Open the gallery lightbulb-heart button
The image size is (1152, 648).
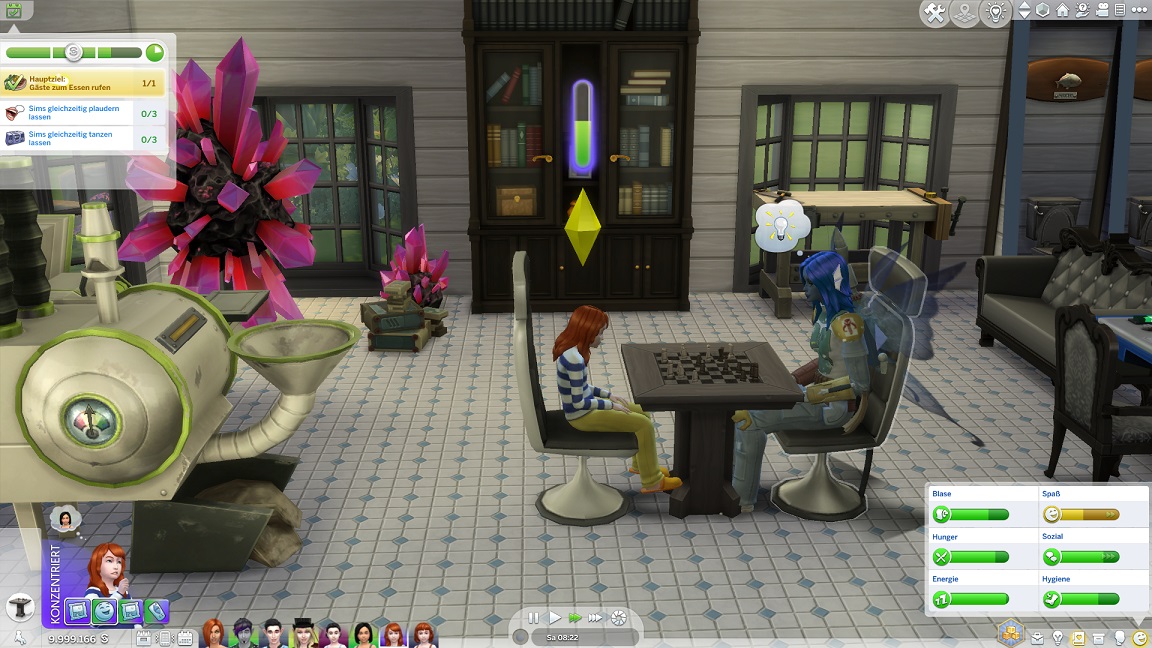994,13
